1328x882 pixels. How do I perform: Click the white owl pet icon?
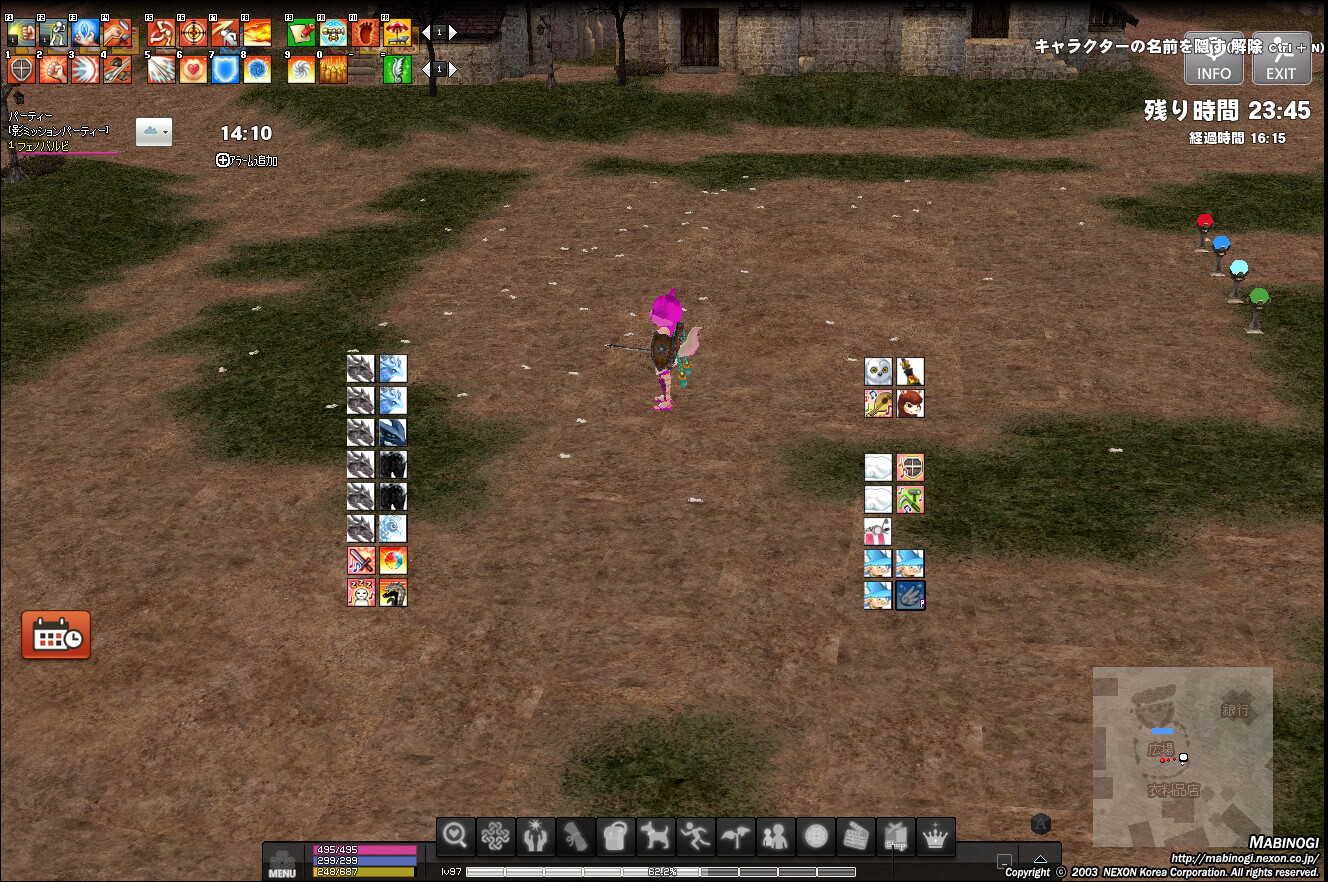[x=878, y=372]
